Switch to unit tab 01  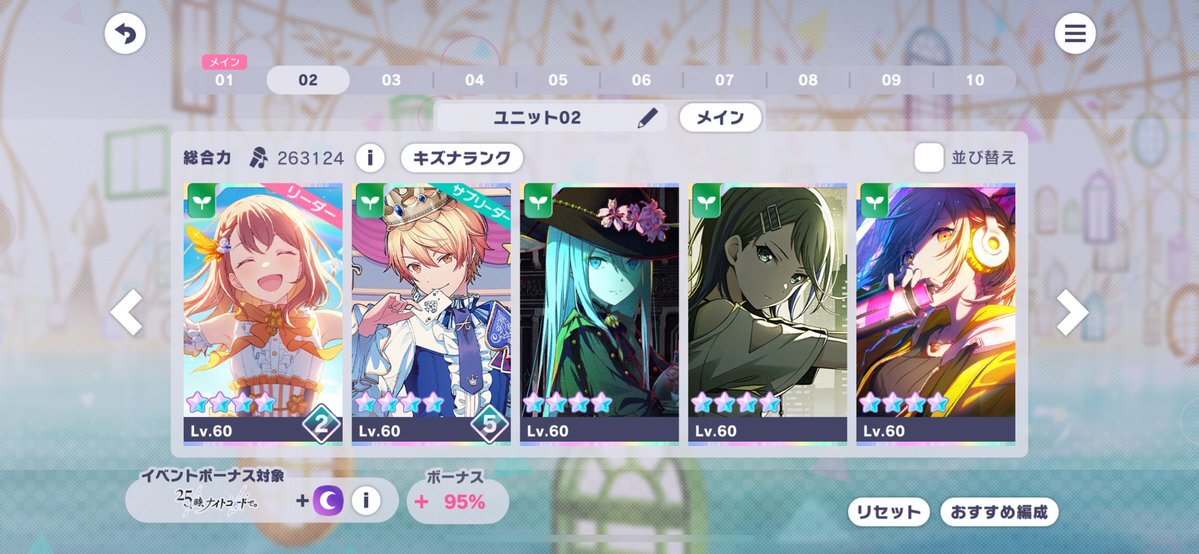click(224, 80)
